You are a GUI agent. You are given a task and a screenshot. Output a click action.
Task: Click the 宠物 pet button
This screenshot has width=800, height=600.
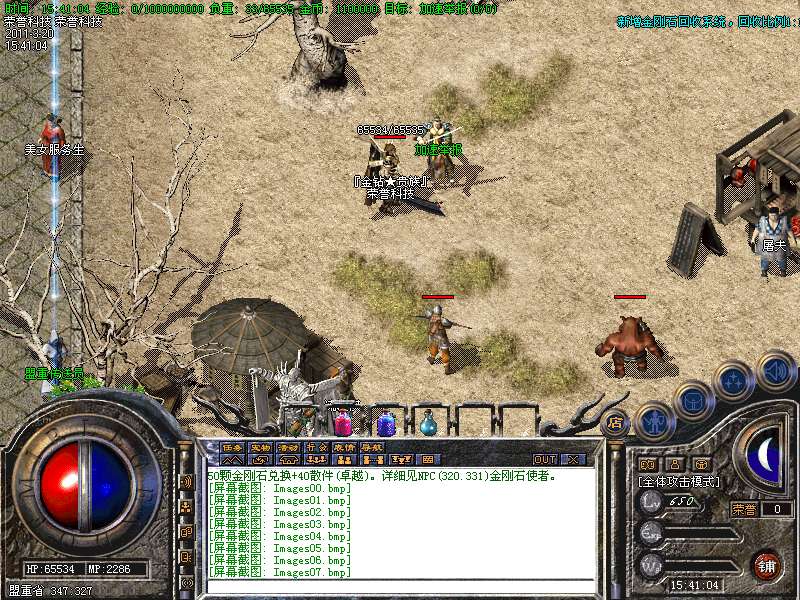pos(260,446)
